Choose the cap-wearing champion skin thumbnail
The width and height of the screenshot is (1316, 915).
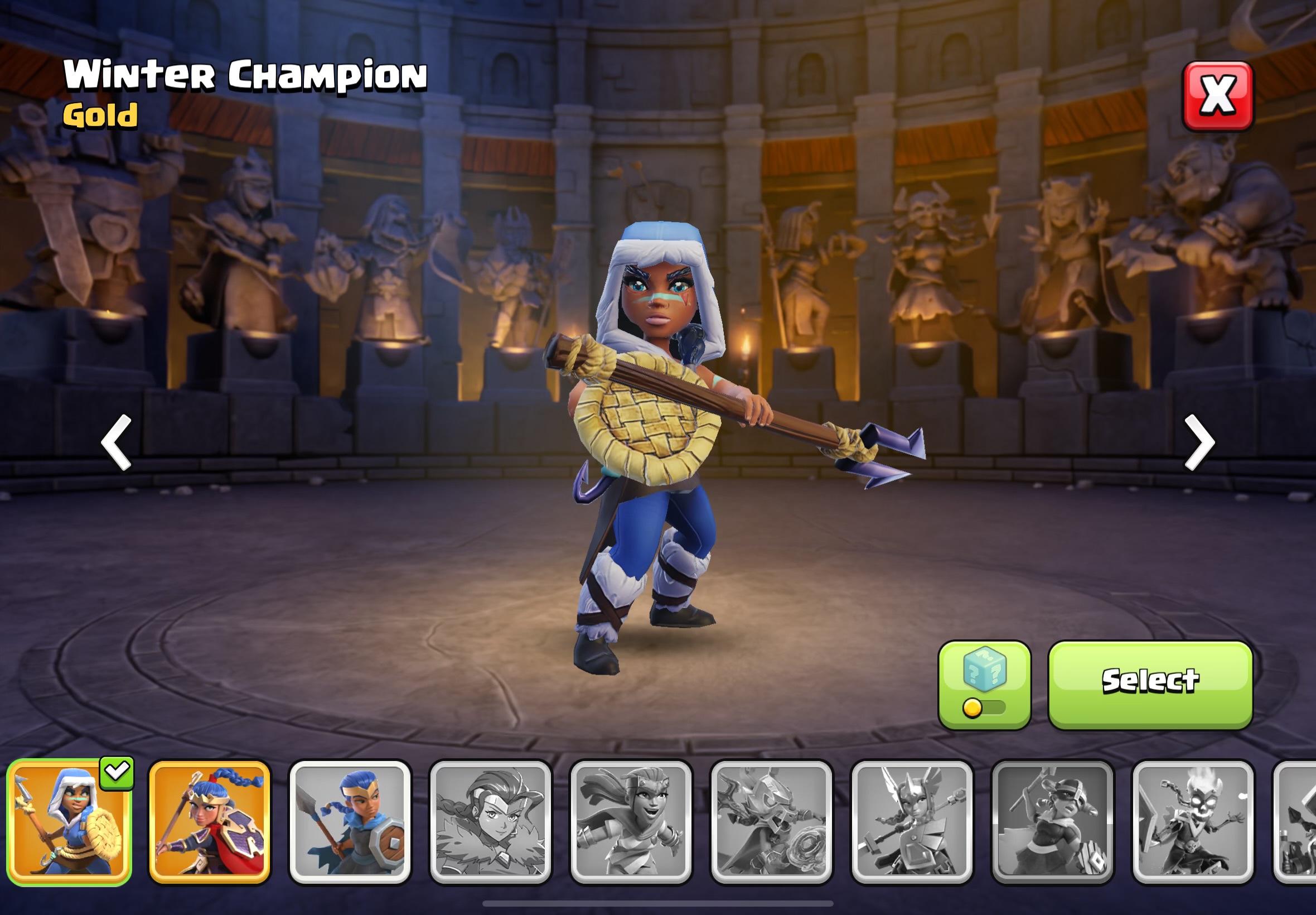click(1052, 822)
